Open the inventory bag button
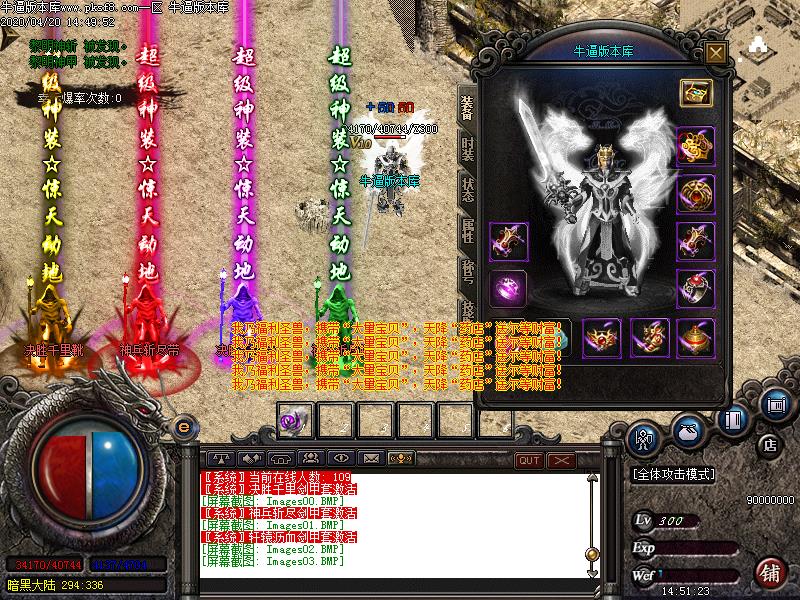800x600 pixels. click(x=689, y=431)
